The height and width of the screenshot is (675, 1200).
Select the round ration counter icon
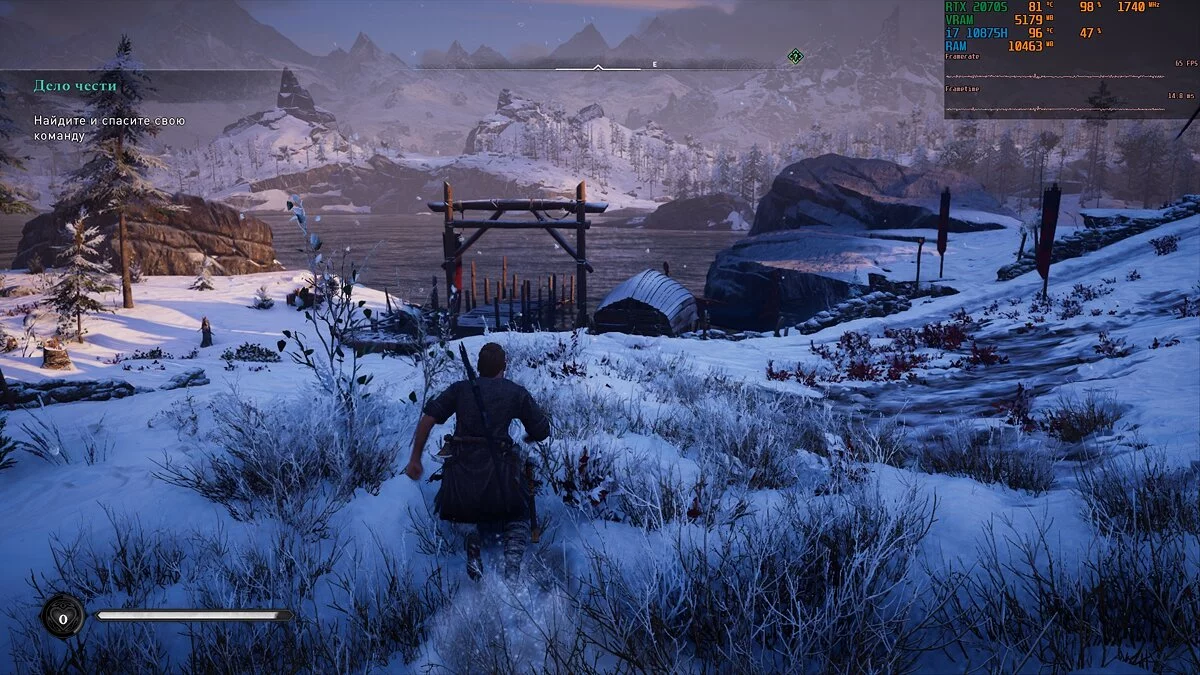tap(62, 619)
